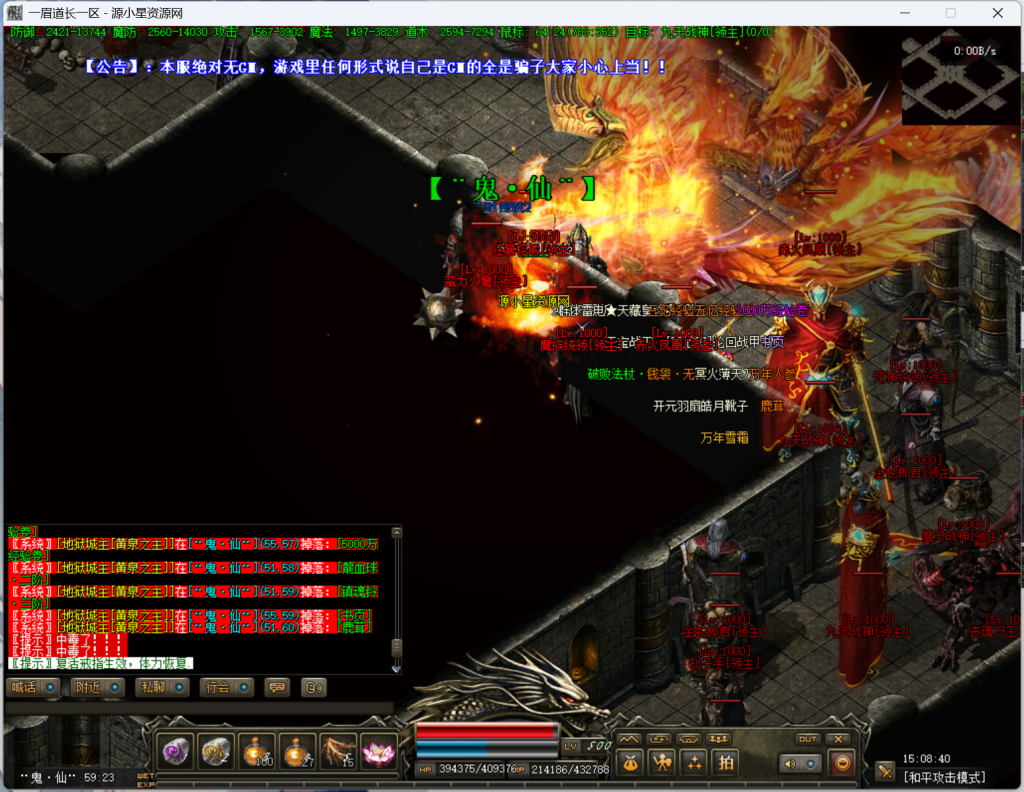Toggle the 附近 nearby chat channel
The width and height of the screenshot is (1024, 792).
coord(97,687)
